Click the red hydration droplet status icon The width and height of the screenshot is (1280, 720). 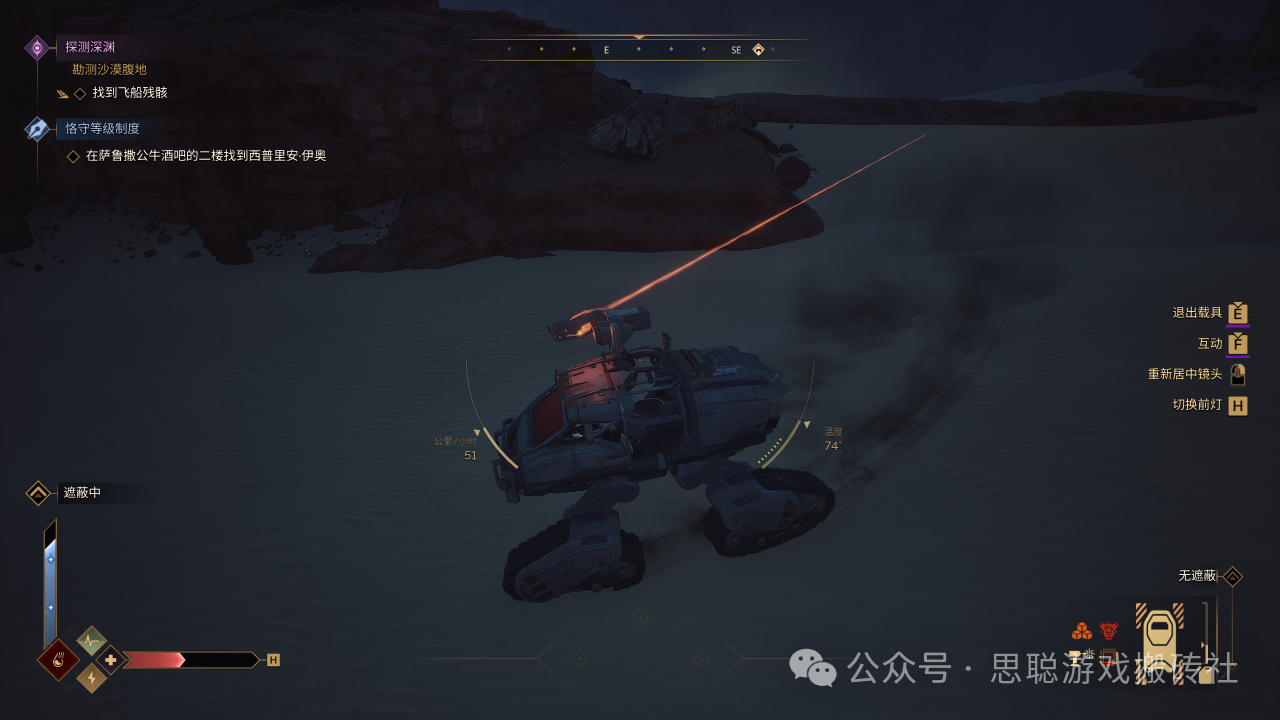pyautogui.click(x=59, y=660)
